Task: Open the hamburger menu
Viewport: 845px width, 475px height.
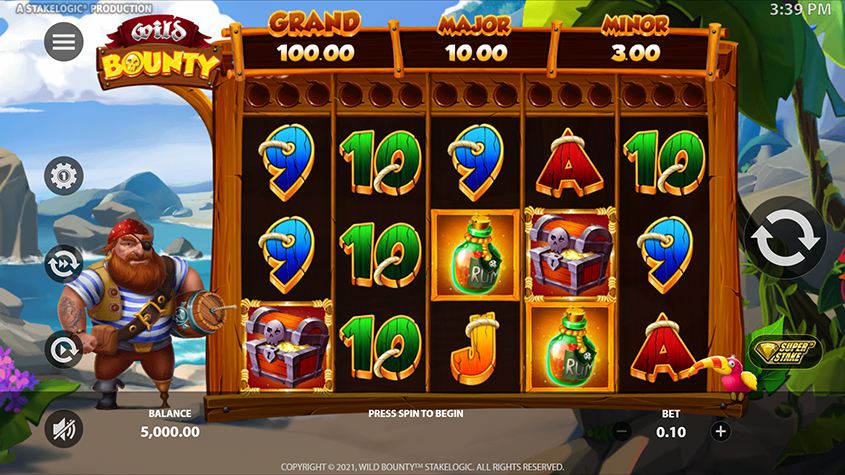Action: coord(64,42)
